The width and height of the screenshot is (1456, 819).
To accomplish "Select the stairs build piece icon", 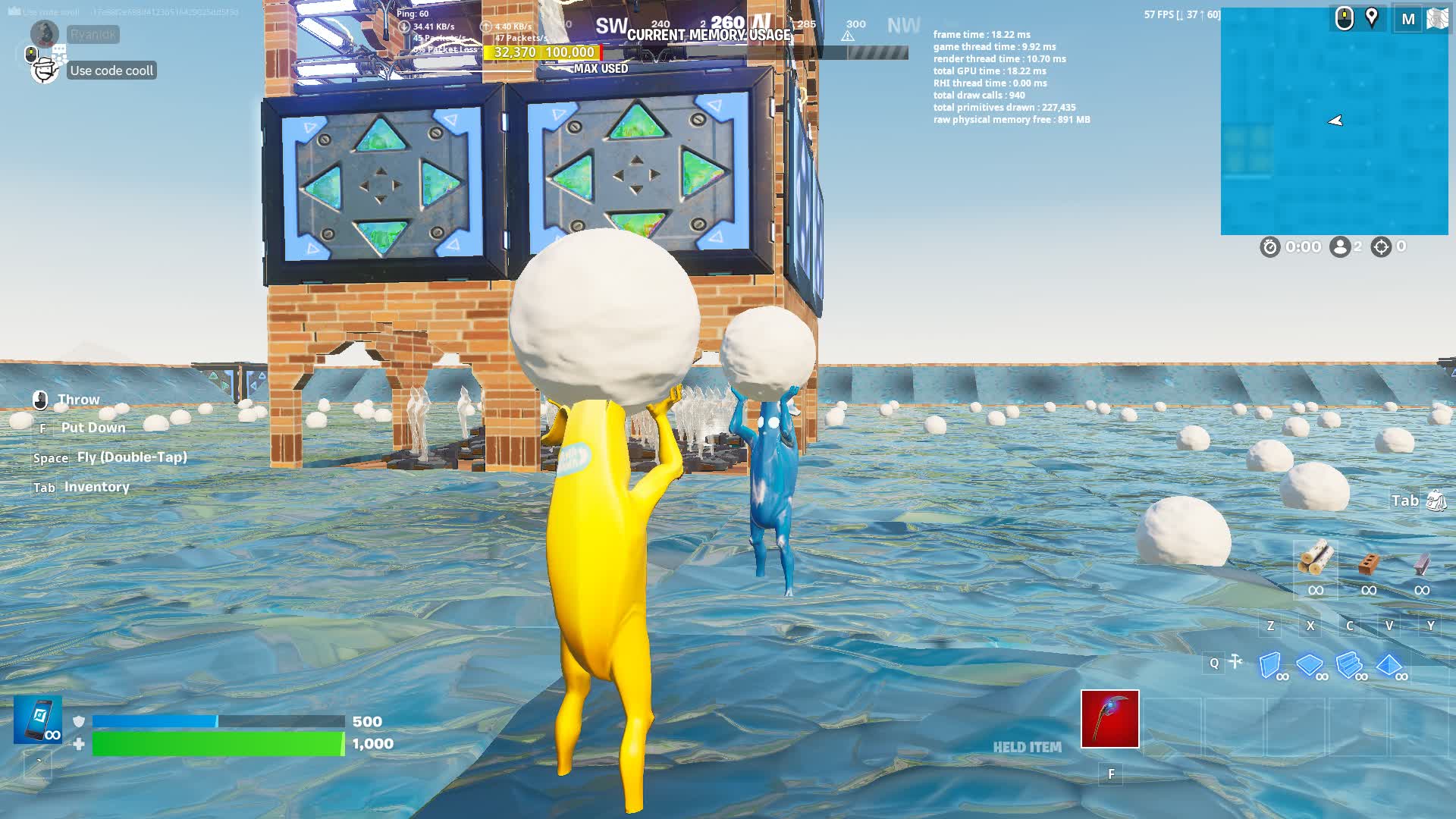I will point(1349,664).
